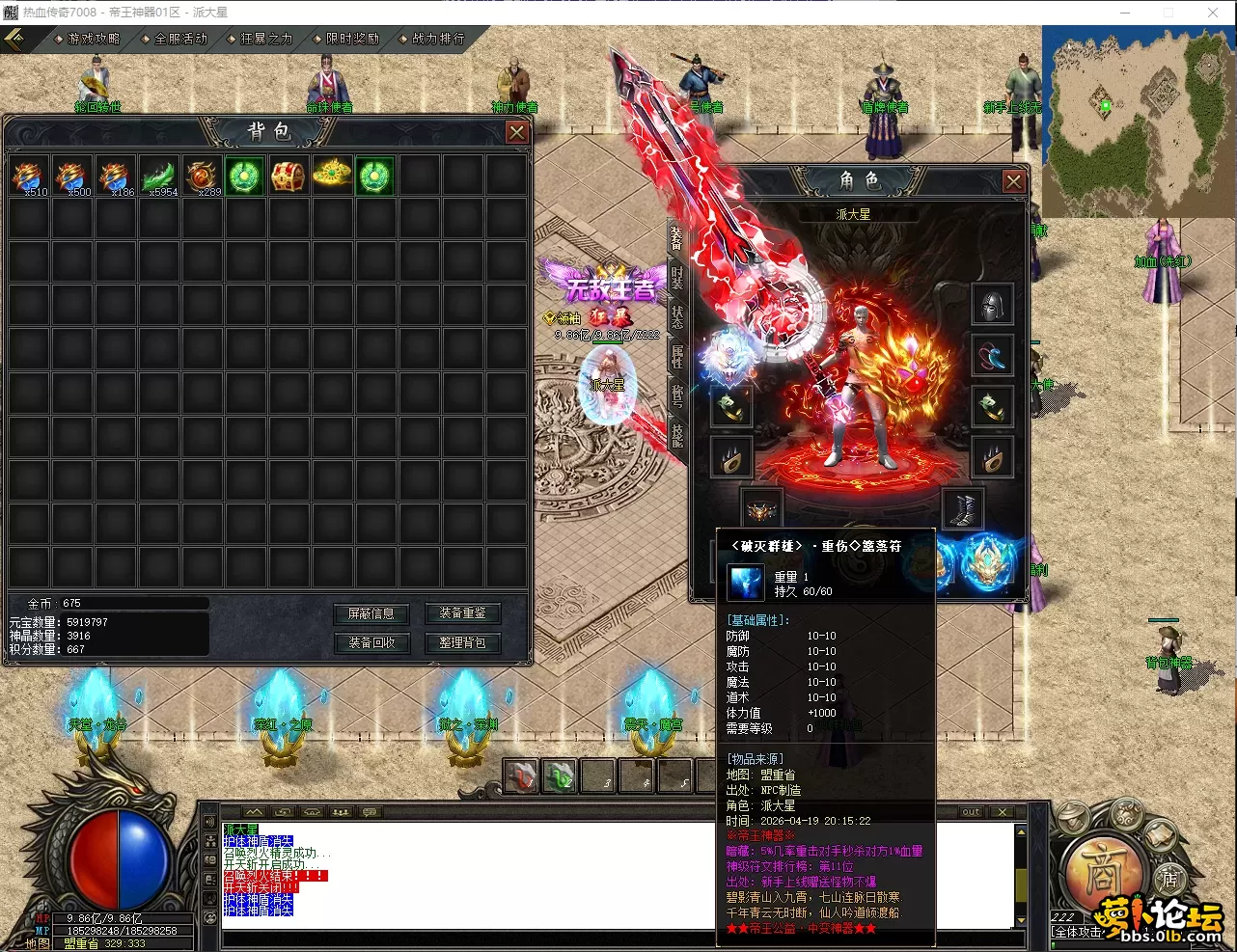
Task: Select the green leaf item stack x5954
Action: point(159,177)
